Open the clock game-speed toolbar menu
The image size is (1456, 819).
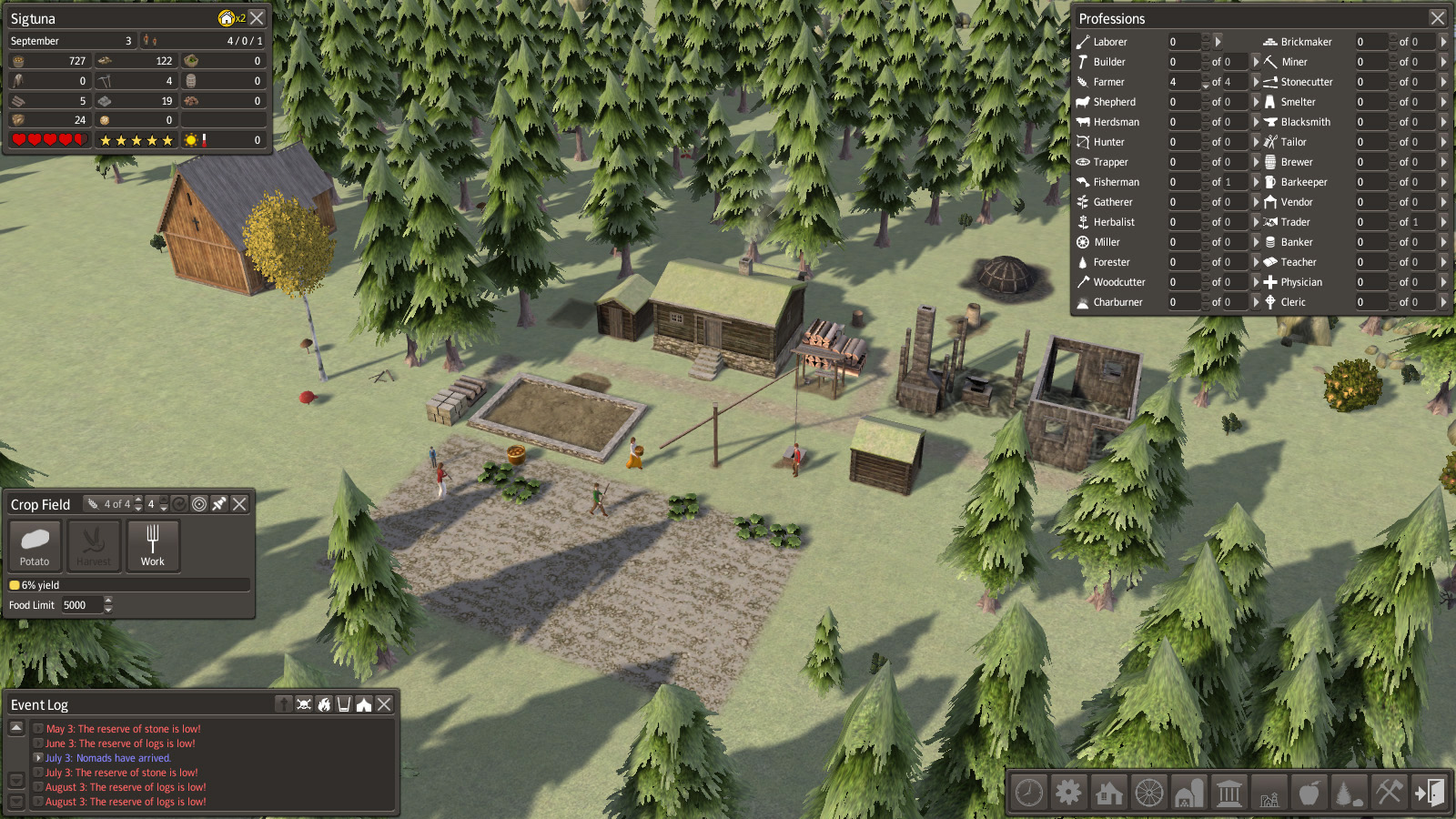pyautogui.click(x=1029, y=793)
